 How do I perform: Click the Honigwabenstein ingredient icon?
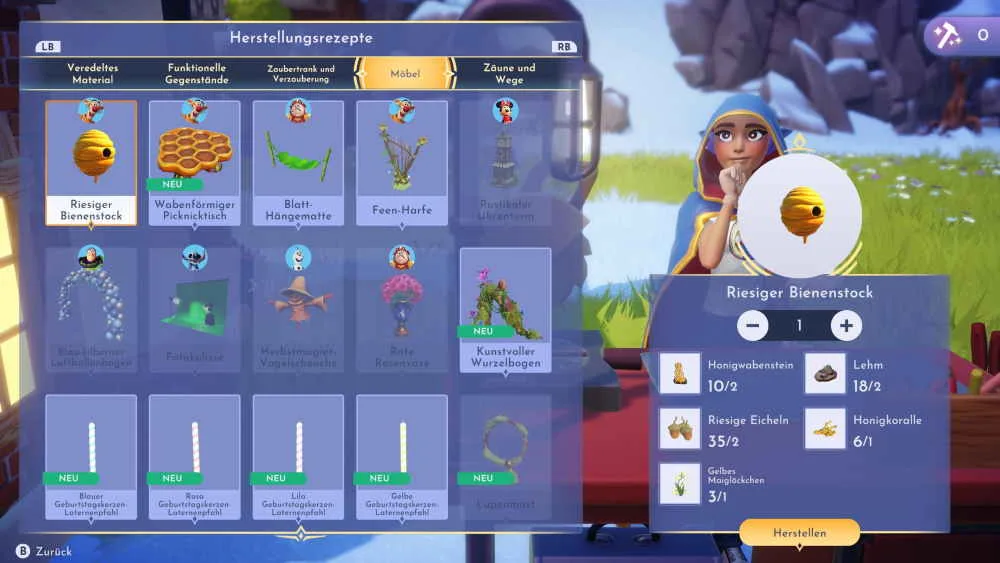point(680,373)
